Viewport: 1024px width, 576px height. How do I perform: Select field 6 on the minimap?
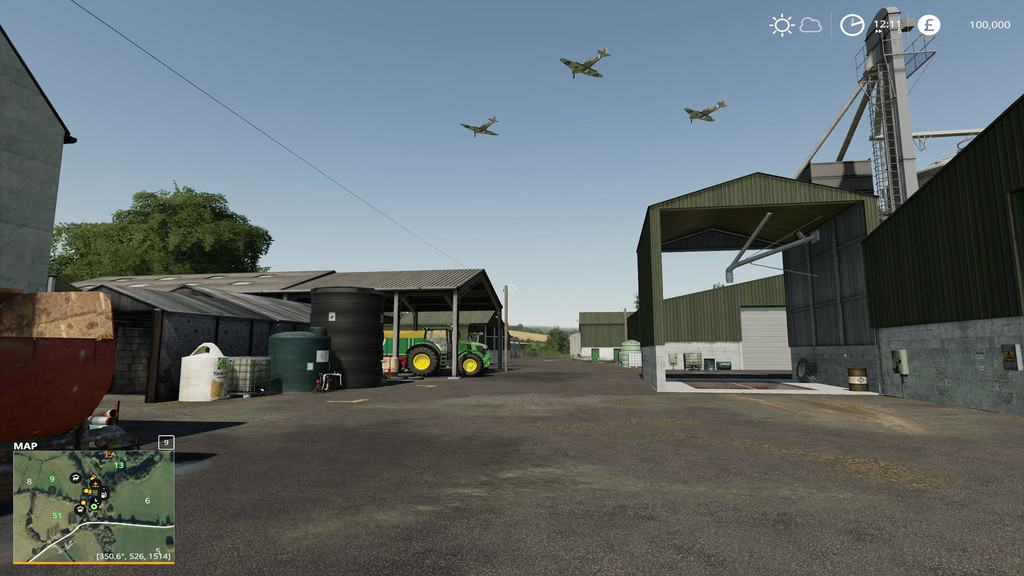pos(147,501)
